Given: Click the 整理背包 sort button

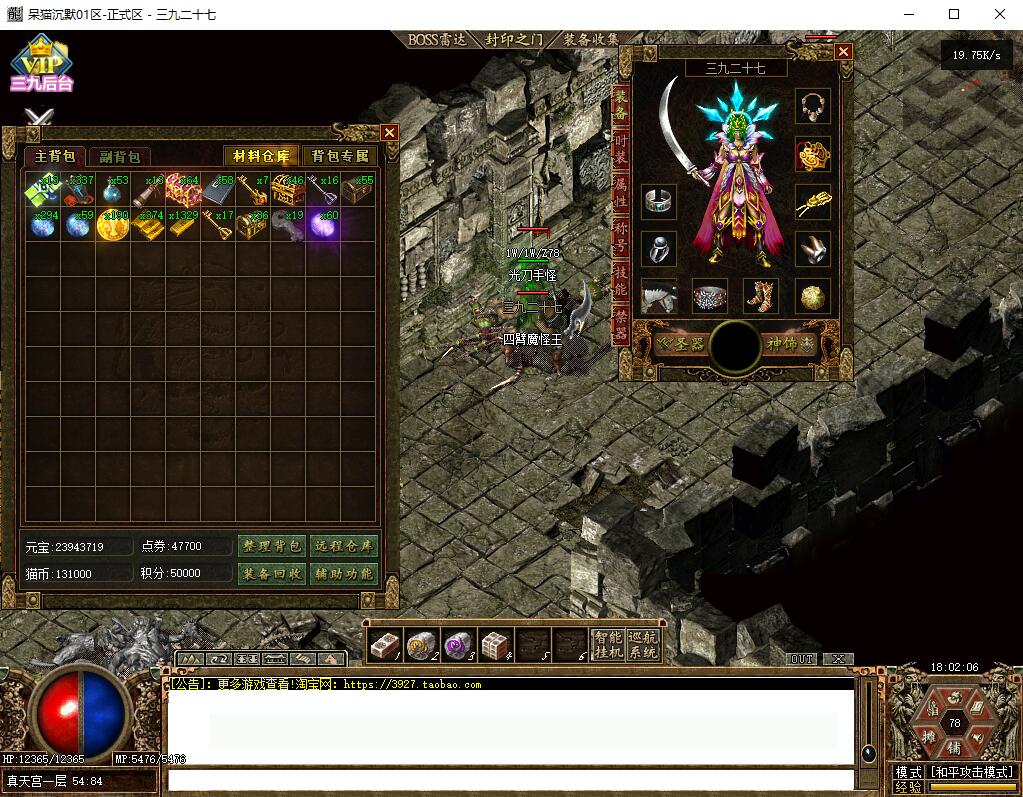Looking at the screenshot, I should point(271,546).
